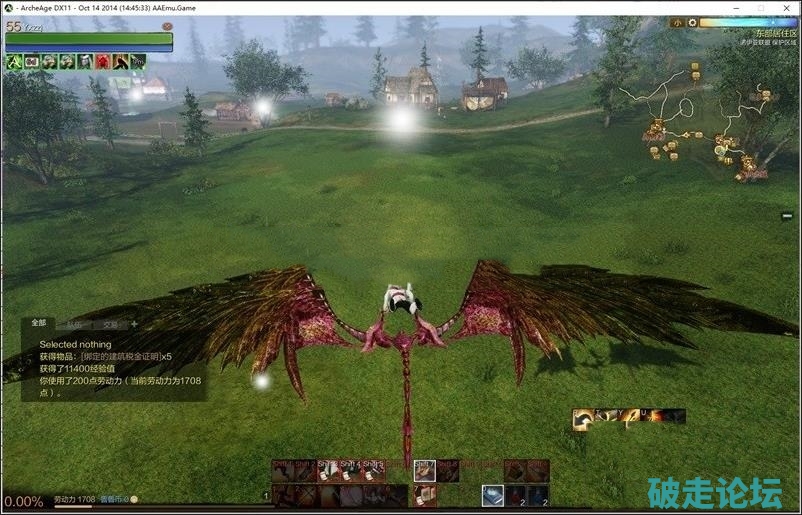Maximize the ArcheAge game window

(x=760, y=7)
